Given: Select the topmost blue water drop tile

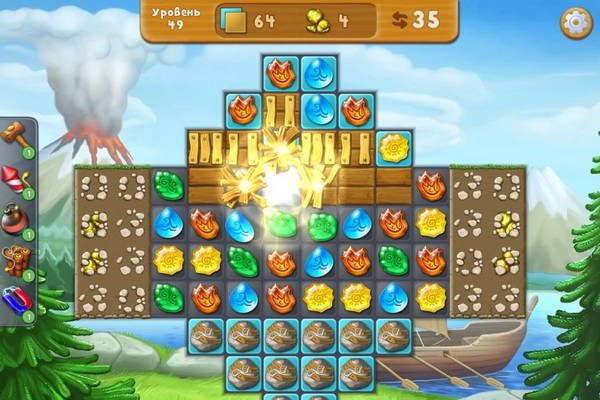Looking at the screenshot, I should click(318, 73).
